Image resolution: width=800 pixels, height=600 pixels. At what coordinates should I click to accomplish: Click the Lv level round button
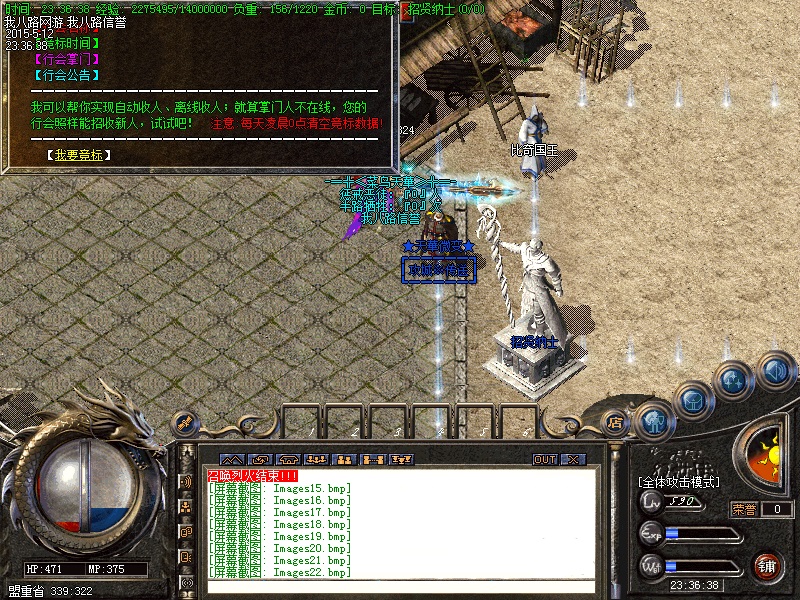[x=652, y=501]
